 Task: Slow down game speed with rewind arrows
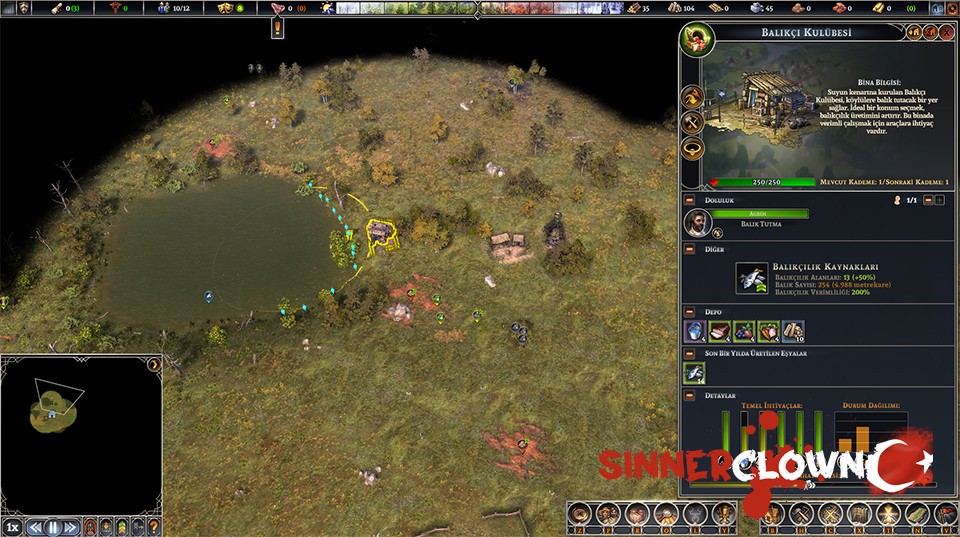pos(36,526)
